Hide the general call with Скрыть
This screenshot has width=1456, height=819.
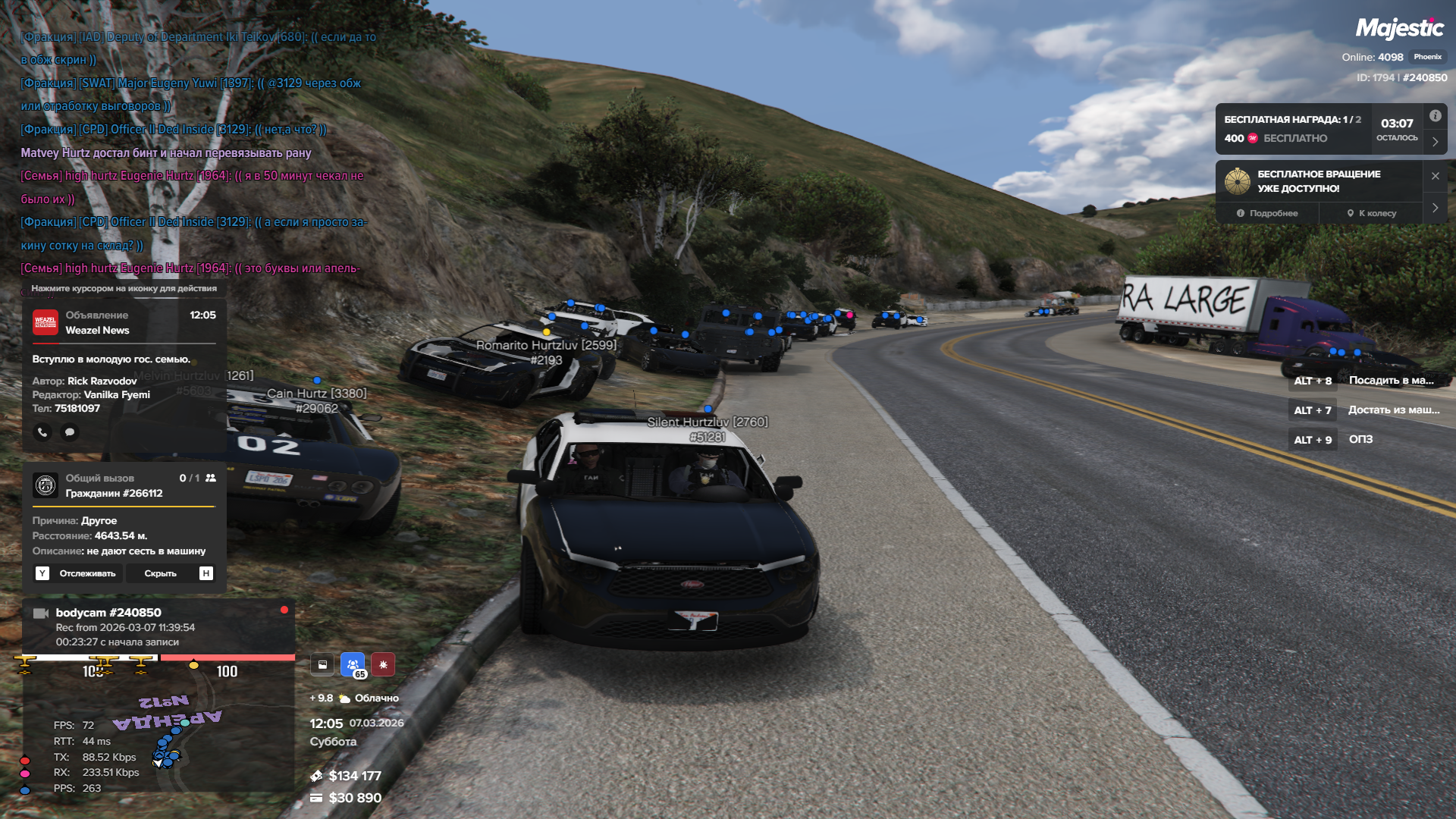tap(160, 574)
